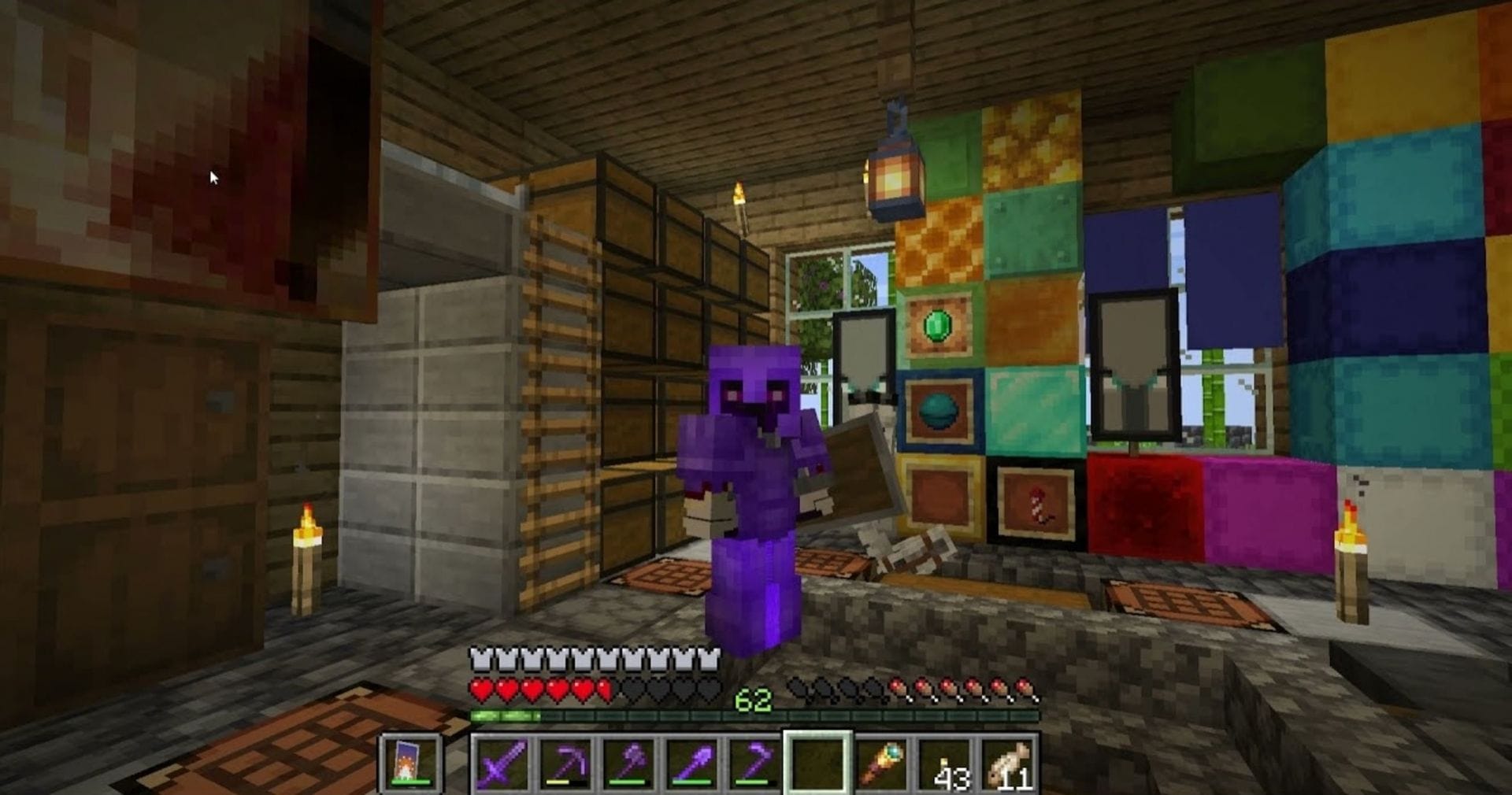This screenshot has height=795, width=1512.
Task: Select the netherite shovel in the hotbar
Action: [690, 762]
